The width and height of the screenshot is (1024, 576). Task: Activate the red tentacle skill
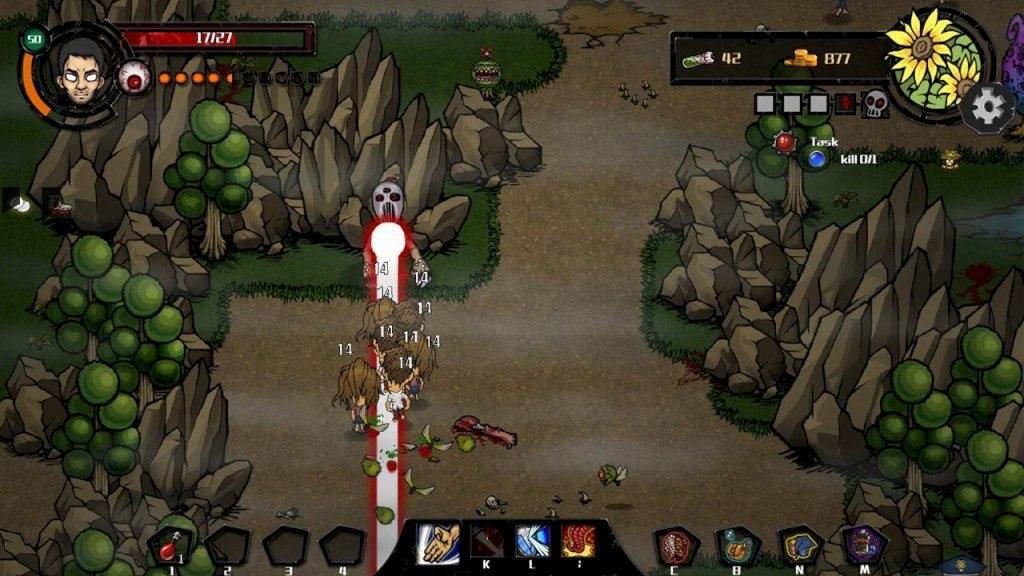coord(578,541)
